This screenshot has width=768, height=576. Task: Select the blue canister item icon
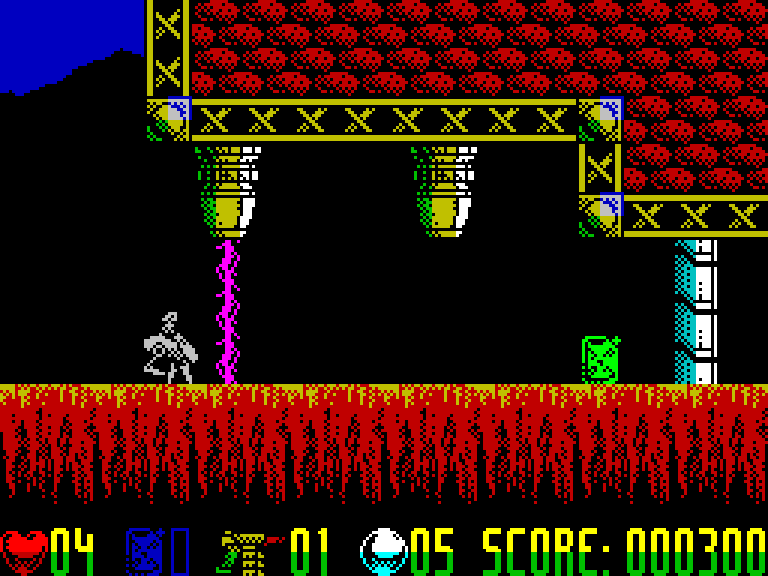coord(144,551)
